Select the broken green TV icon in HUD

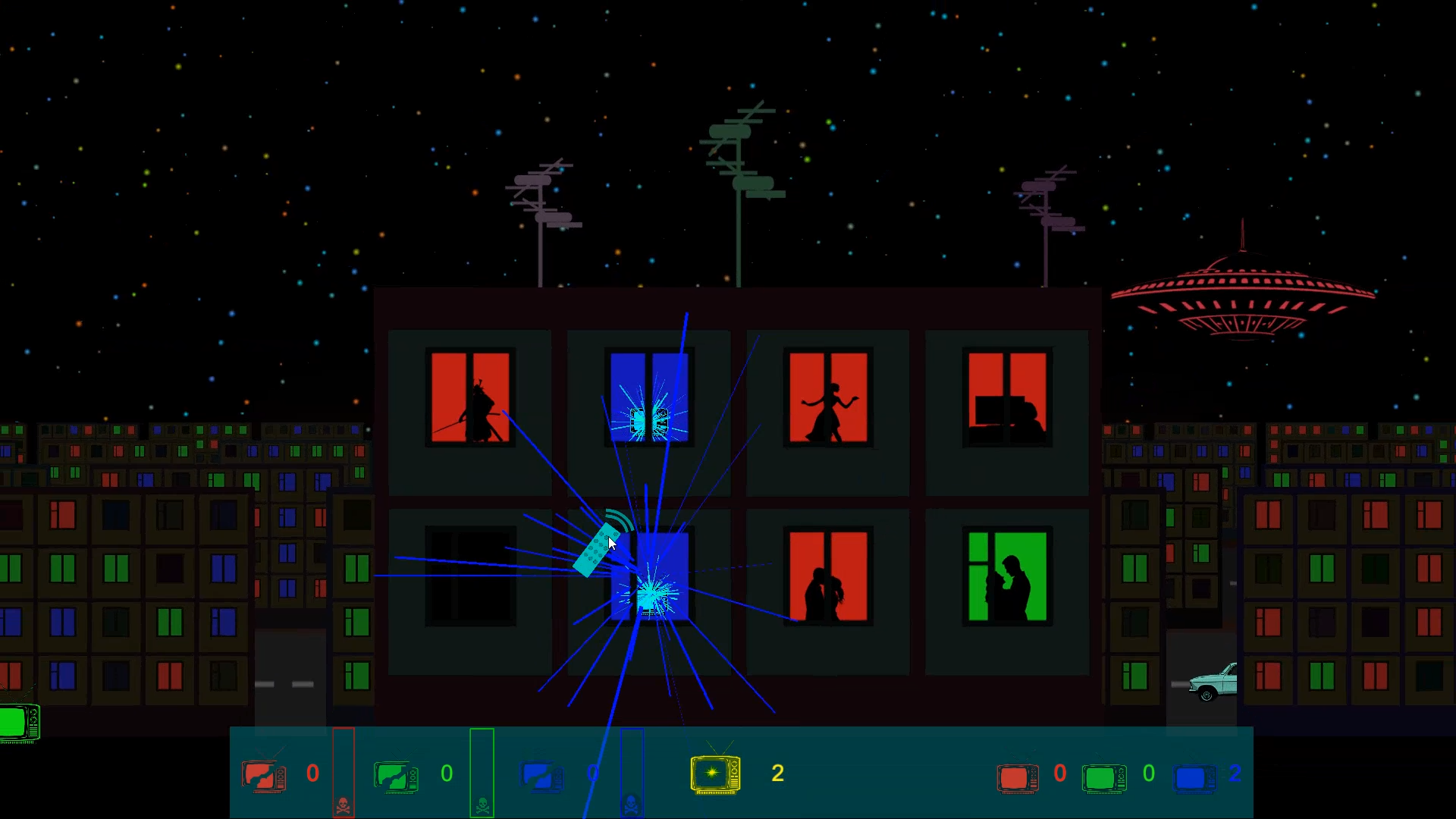coord(395,774)
